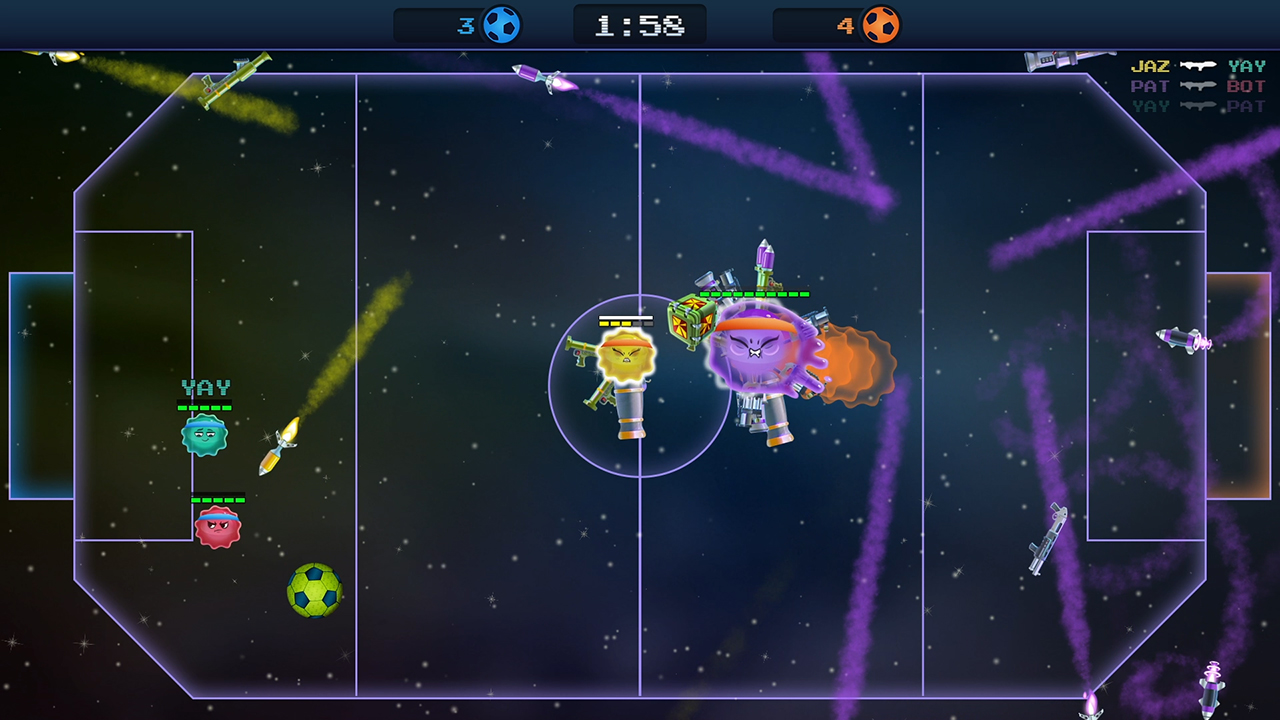1280x720 pixels.
Task: Select the BOT entry in the kill feed
Action: pos(1248,86)
